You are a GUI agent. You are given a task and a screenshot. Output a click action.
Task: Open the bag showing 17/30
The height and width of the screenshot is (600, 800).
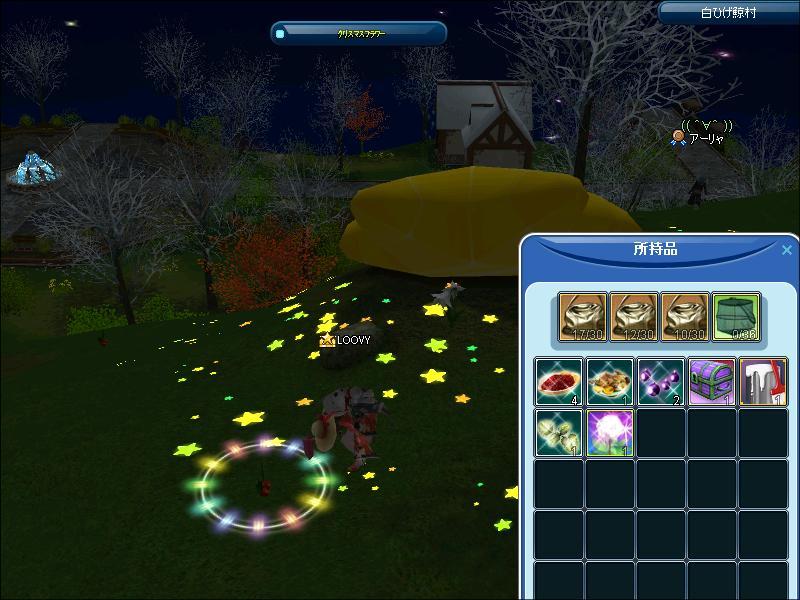(x=582, y=316)
